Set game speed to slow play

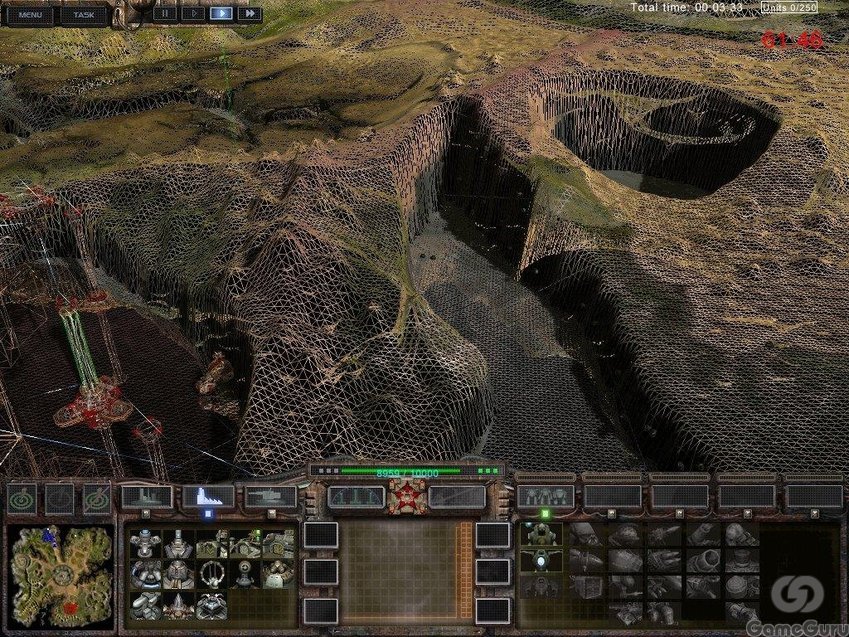[193, 14]
